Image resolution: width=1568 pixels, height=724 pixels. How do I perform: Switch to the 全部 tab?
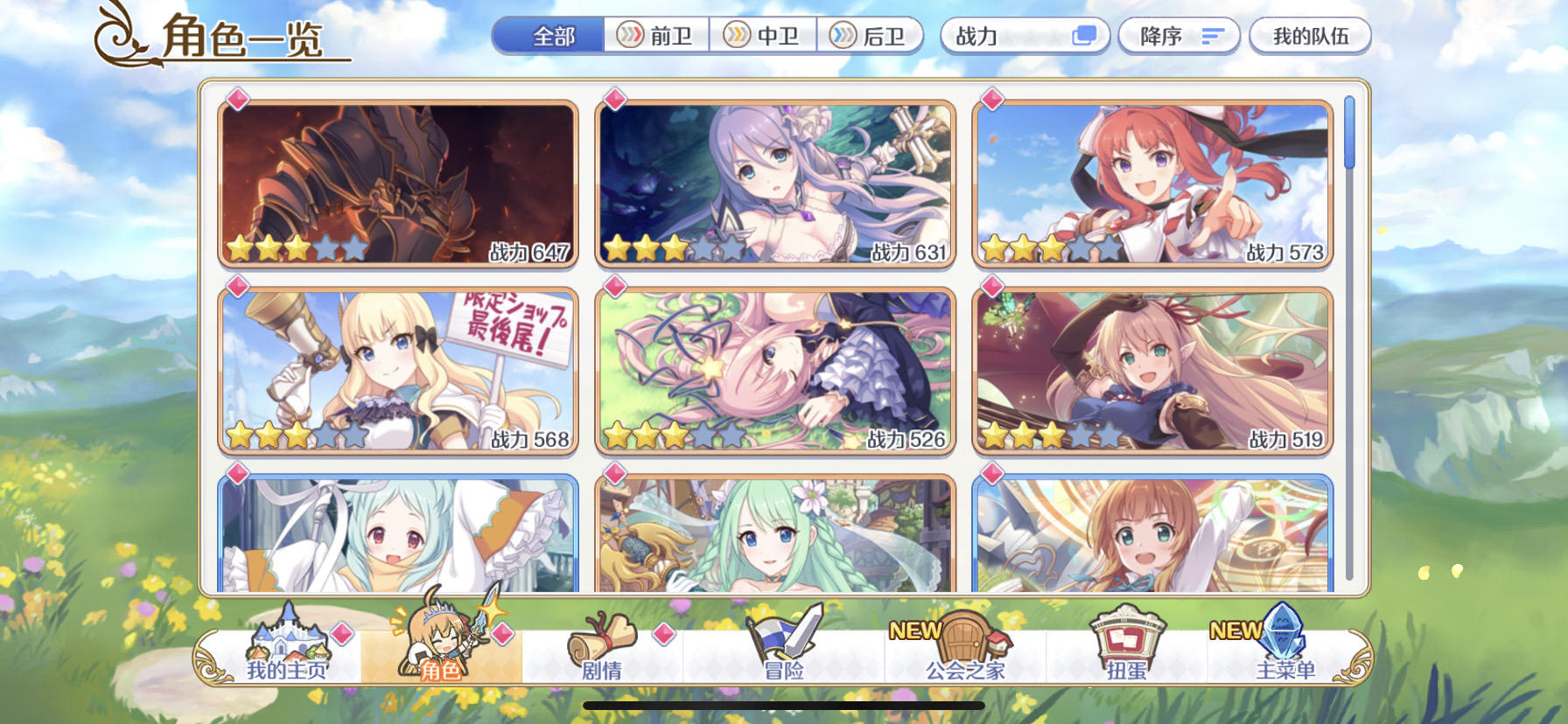pyautogui.click(x=550, y=36)
